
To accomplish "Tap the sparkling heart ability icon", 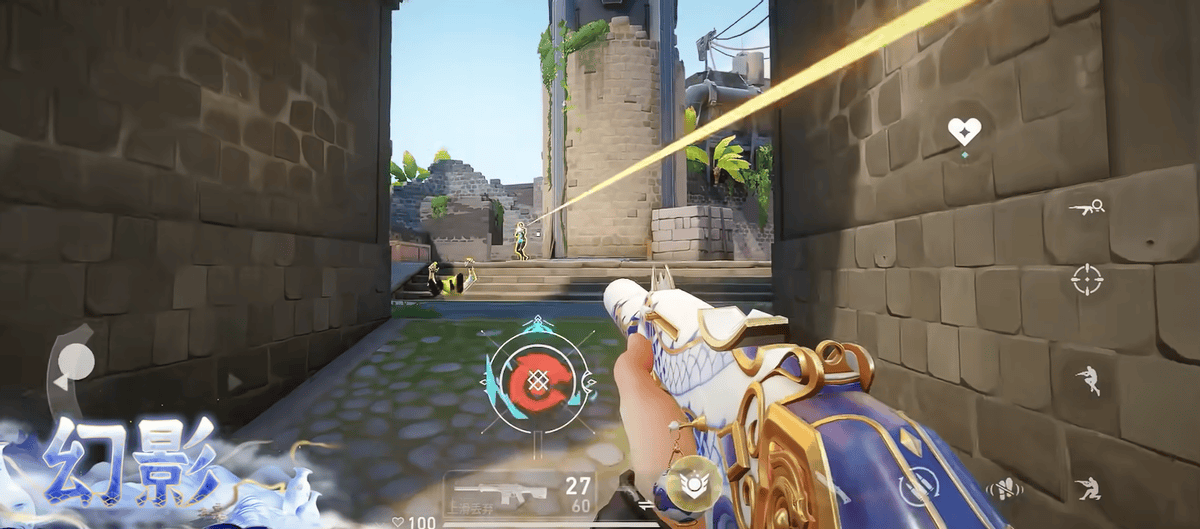I will 964,131.
